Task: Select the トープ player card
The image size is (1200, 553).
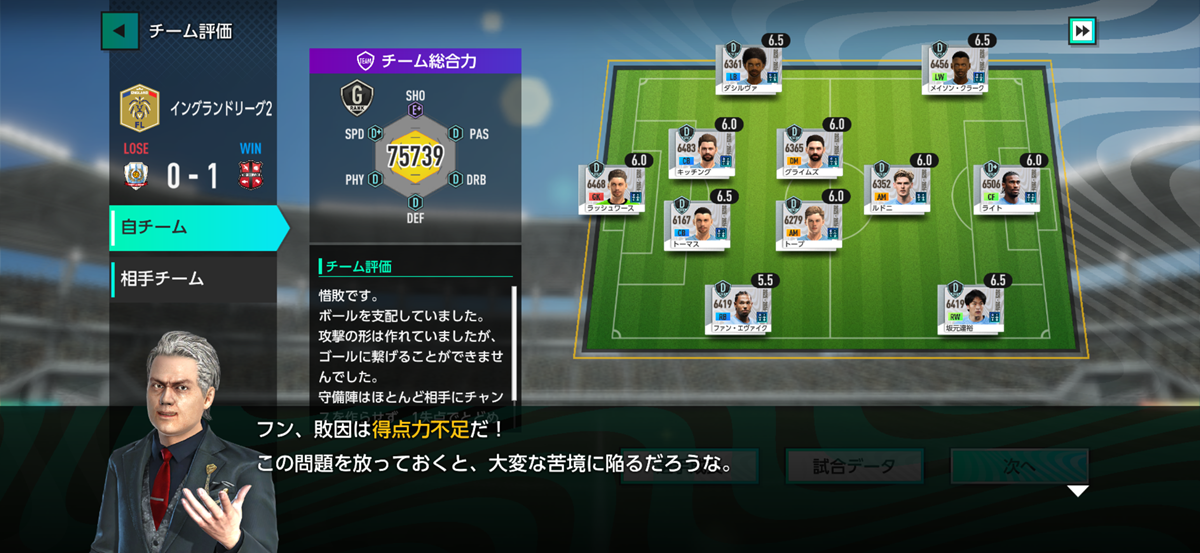Action: pos(810,225)
